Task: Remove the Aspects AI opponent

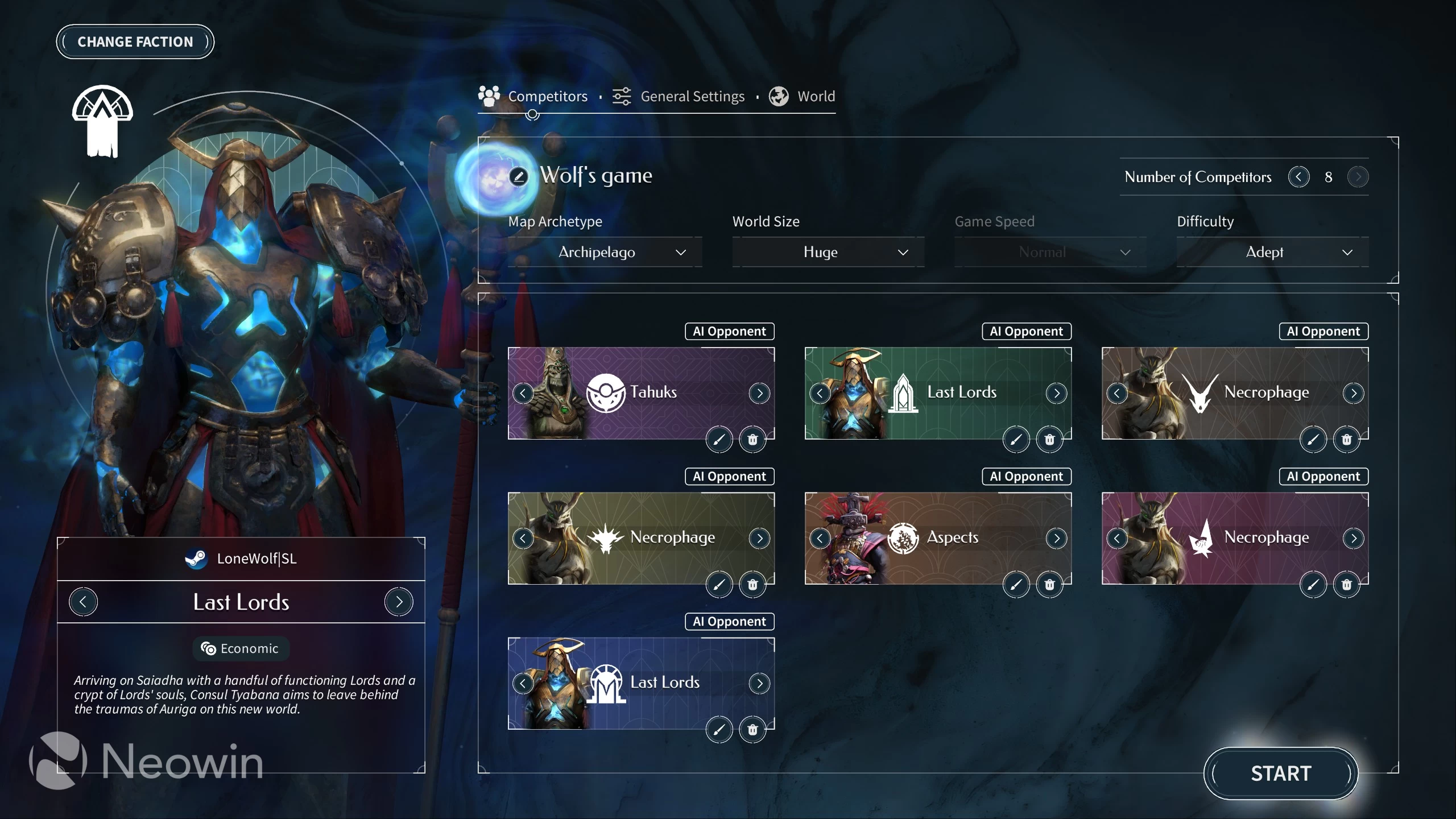Action: pos(1049,585)
